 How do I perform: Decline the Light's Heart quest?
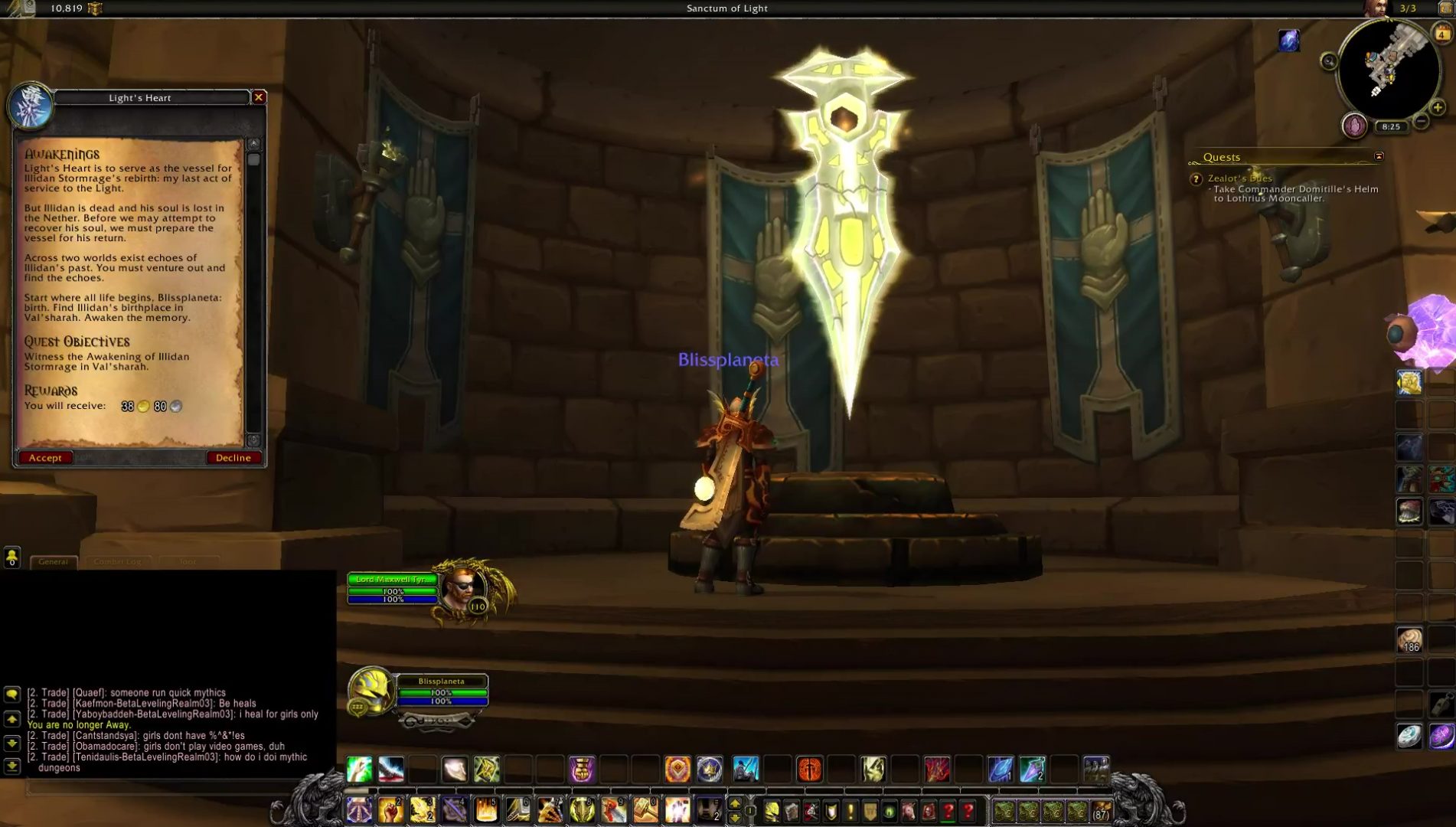coord(233,457)
